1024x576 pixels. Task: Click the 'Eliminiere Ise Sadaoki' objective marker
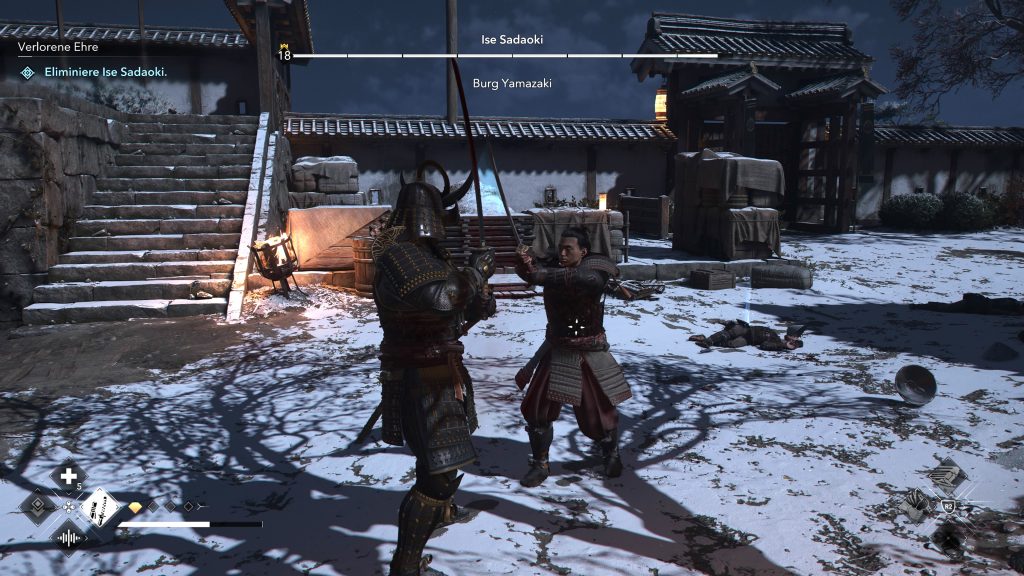(x=26, y=73)
